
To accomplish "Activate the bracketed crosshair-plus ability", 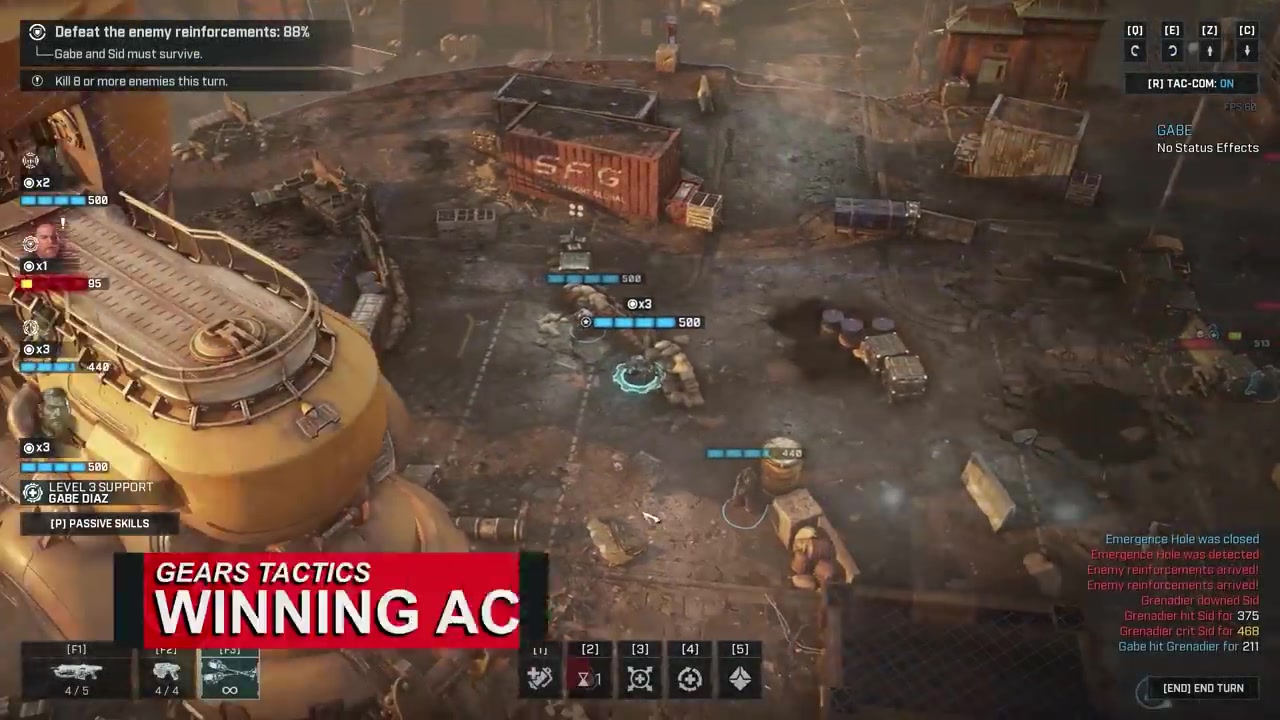I will click(640, 679).
